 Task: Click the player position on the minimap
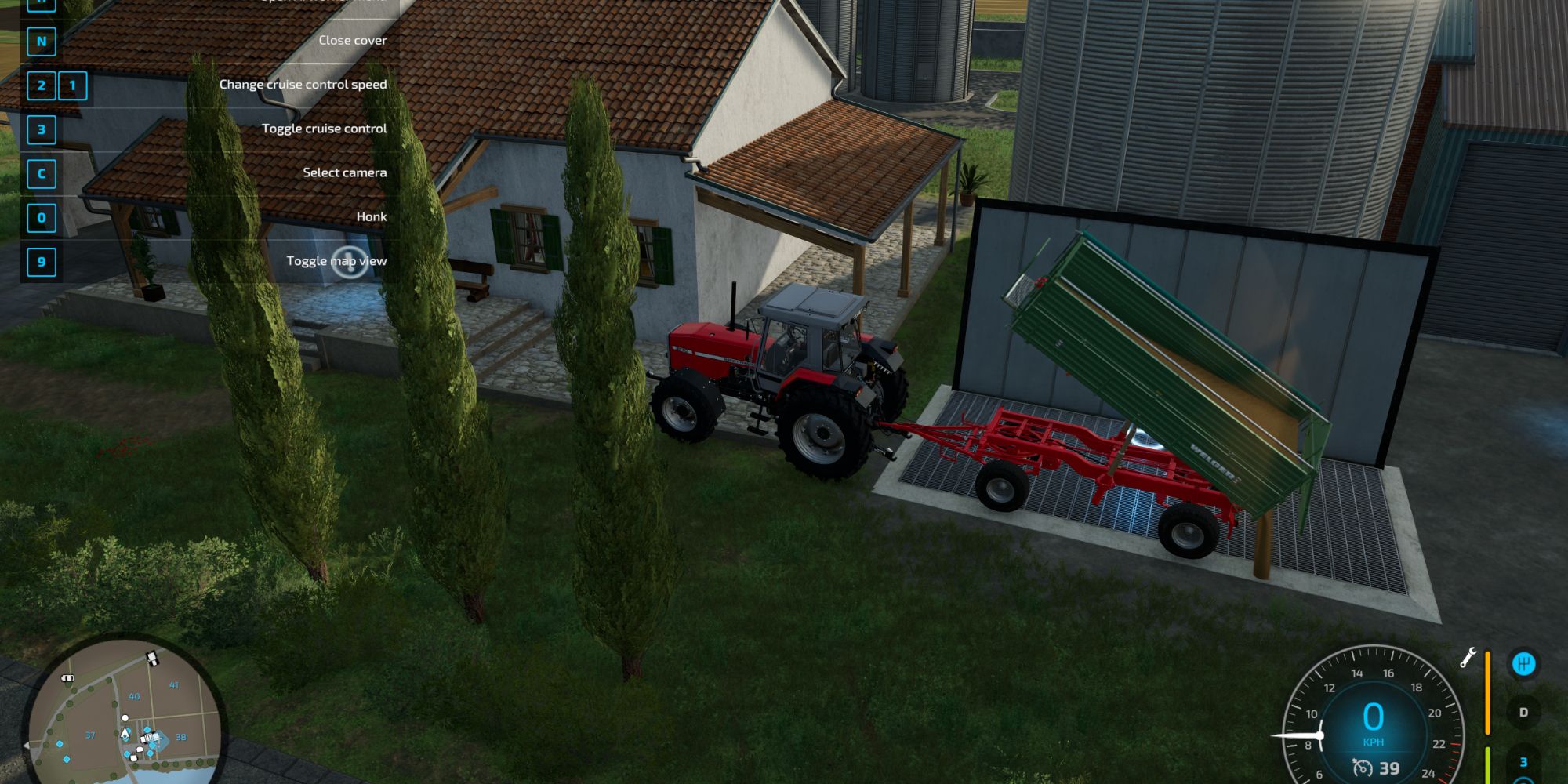coord(125,735)
